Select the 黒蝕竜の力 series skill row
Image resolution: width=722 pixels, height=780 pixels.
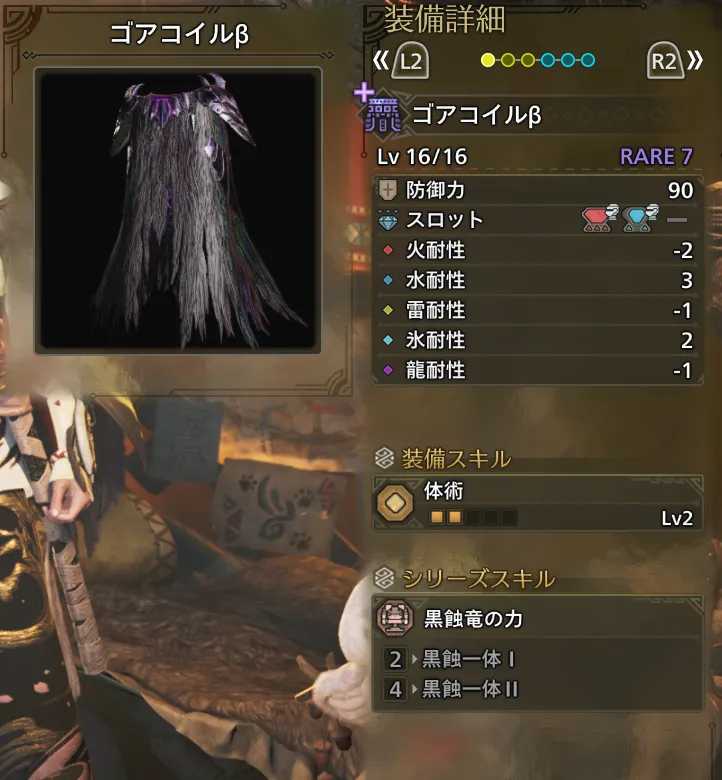coord(537,620)
